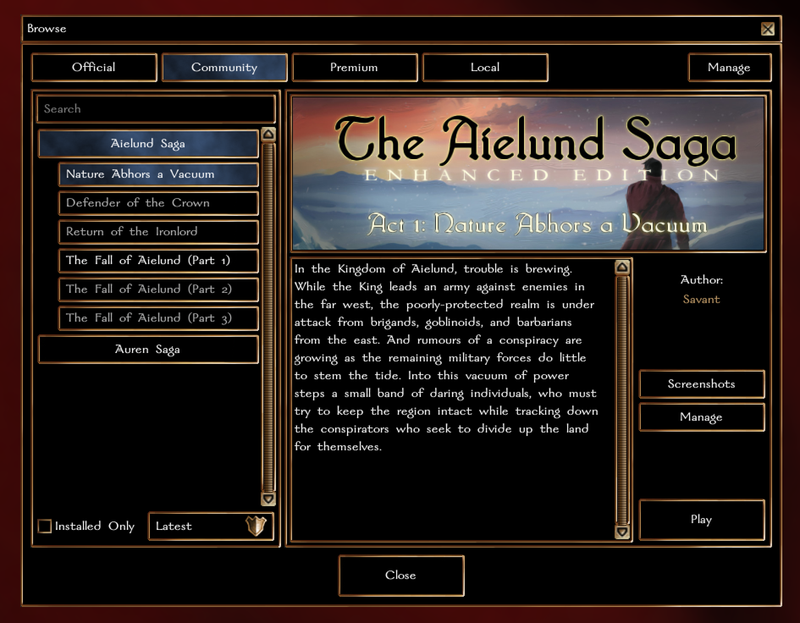Play the selected module

pos(701,520)
